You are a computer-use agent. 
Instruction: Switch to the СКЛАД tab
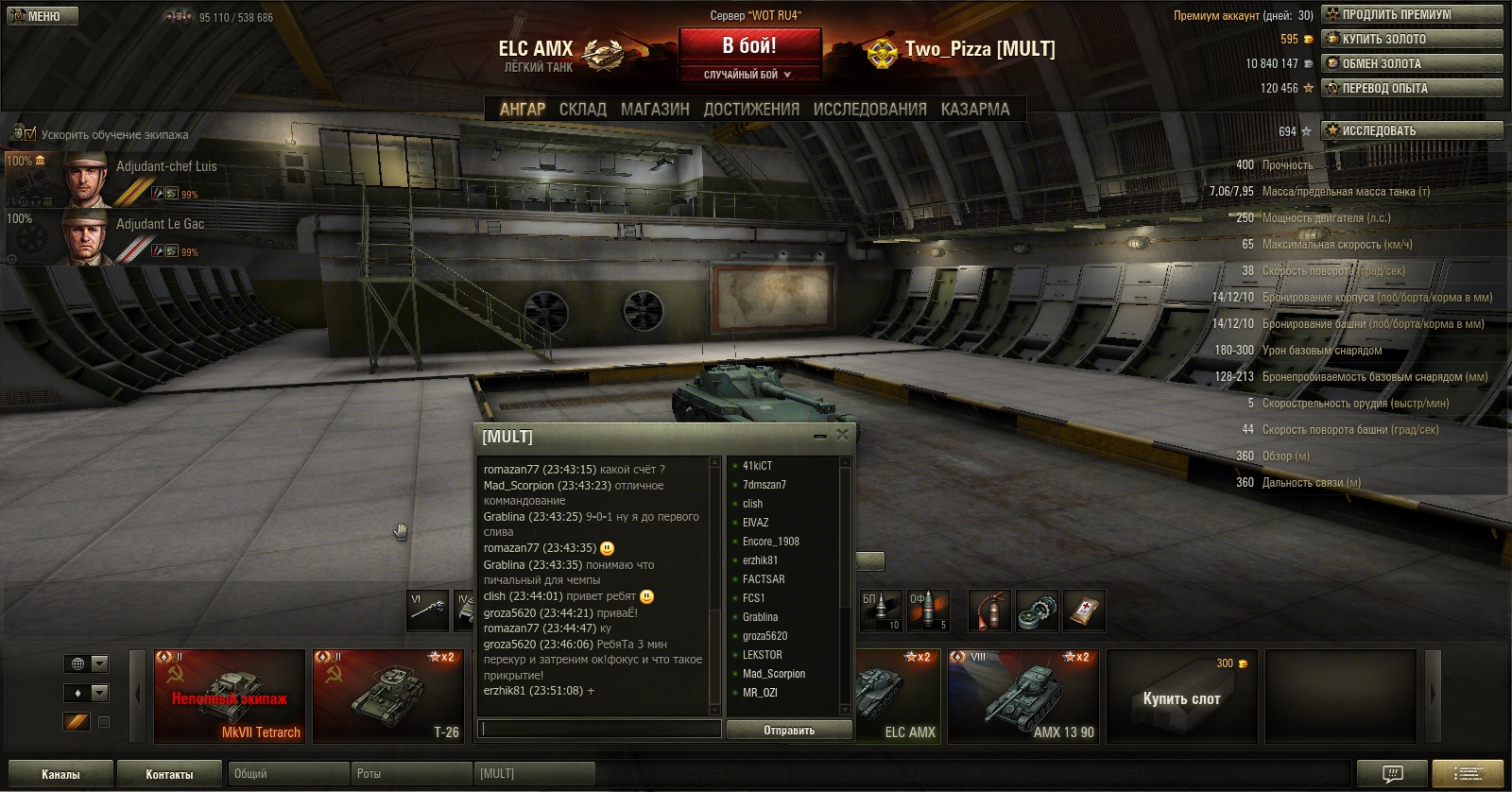582,110
